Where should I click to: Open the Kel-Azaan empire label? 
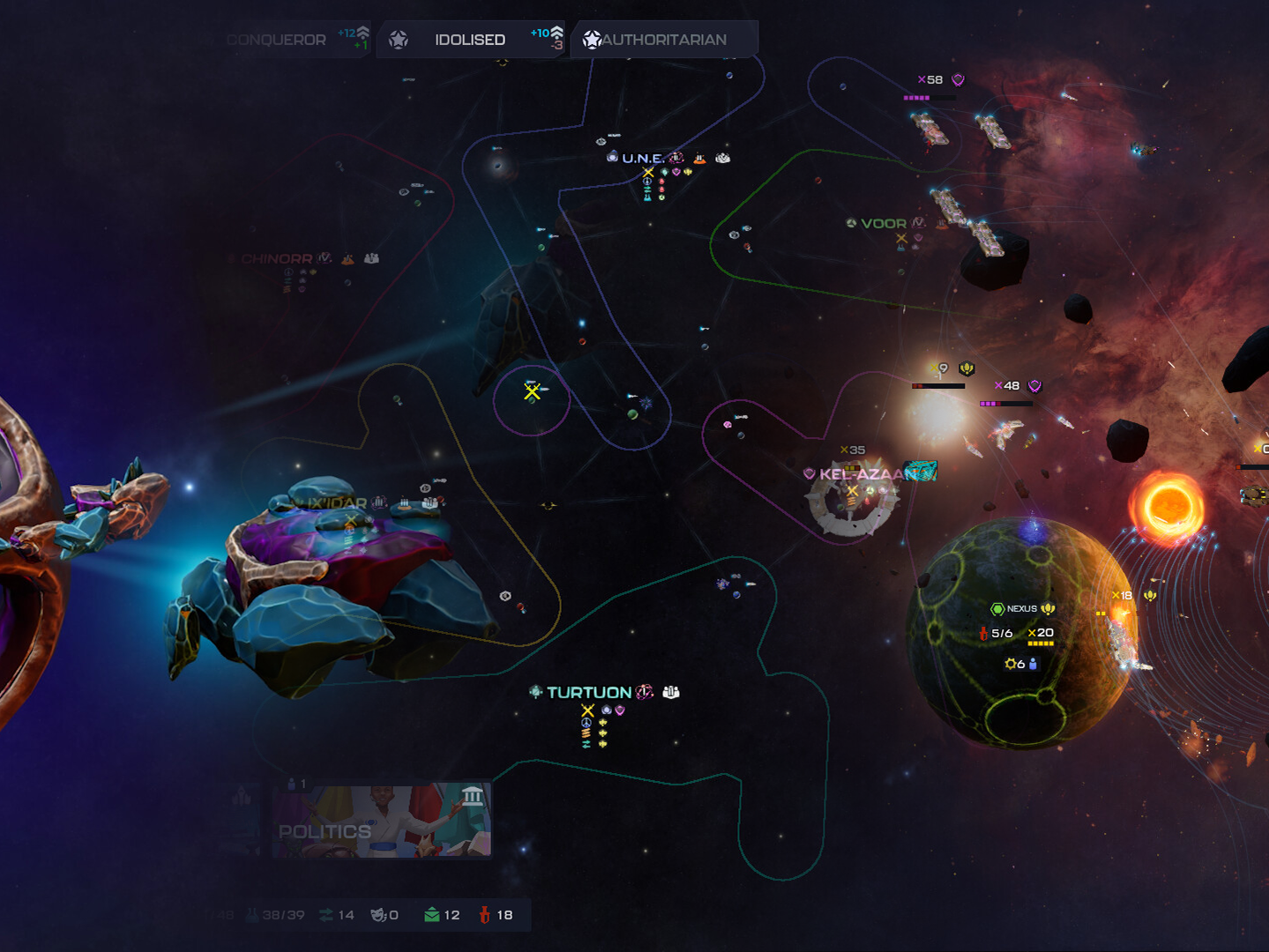coord(862,474)
